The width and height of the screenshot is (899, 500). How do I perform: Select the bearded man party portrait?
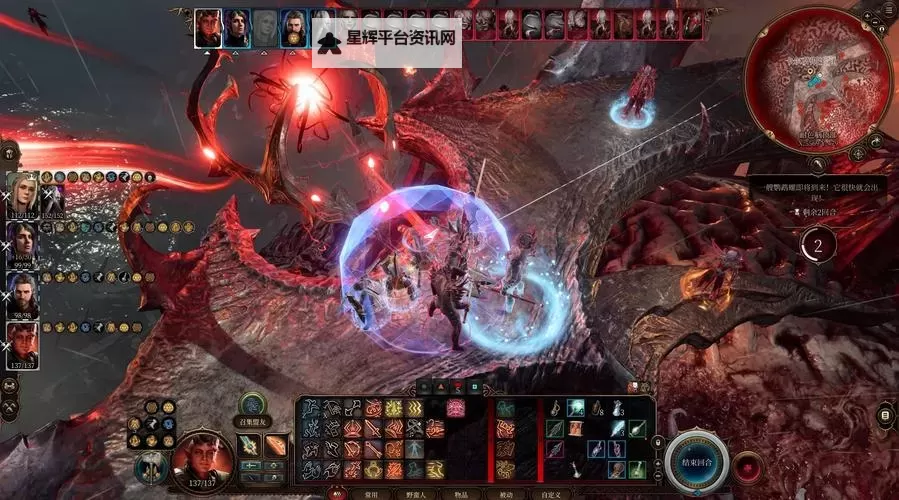23,292
